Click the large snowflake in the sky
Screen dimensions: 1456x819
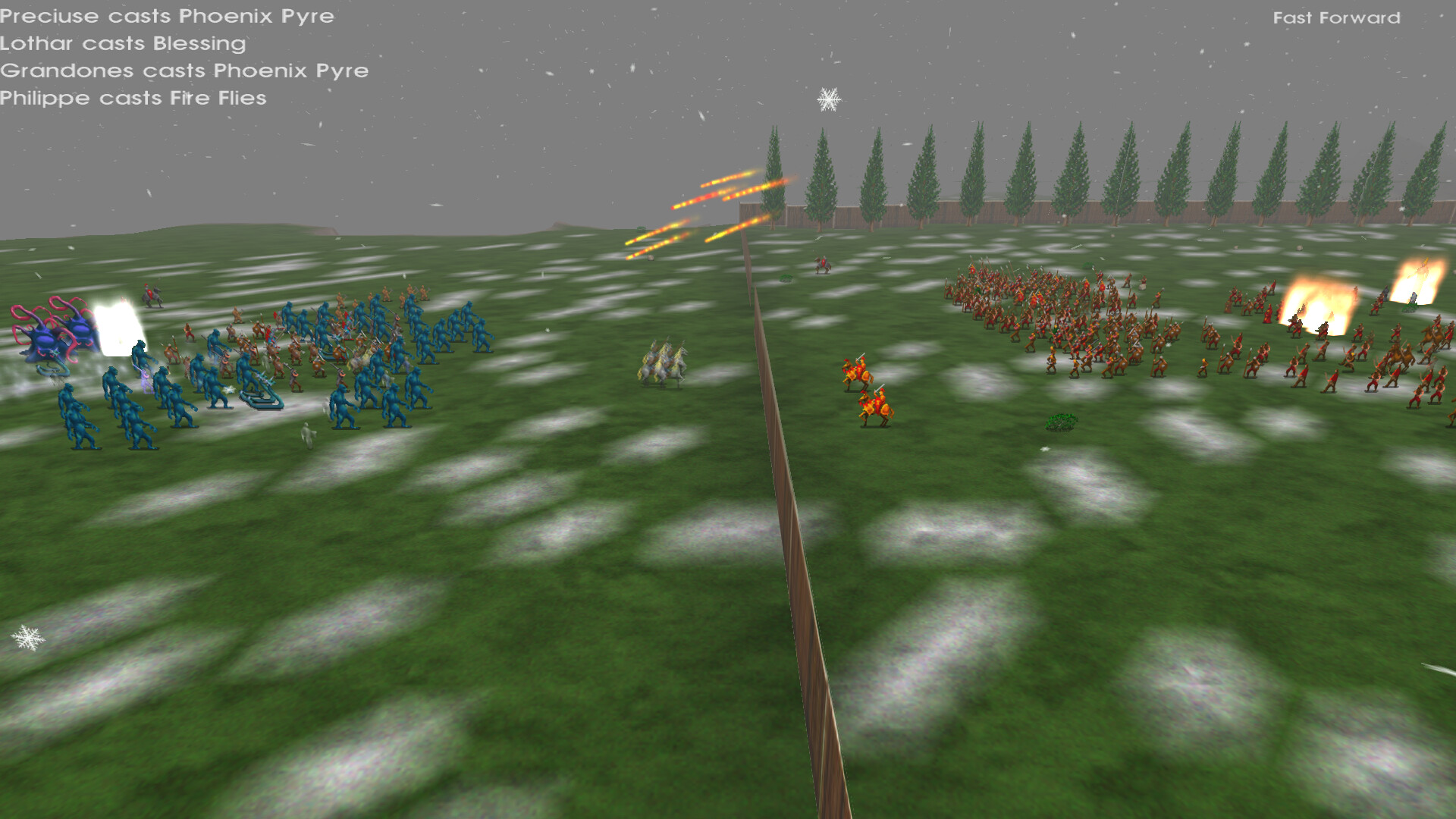pyautogui.click(x=829, y=99)
